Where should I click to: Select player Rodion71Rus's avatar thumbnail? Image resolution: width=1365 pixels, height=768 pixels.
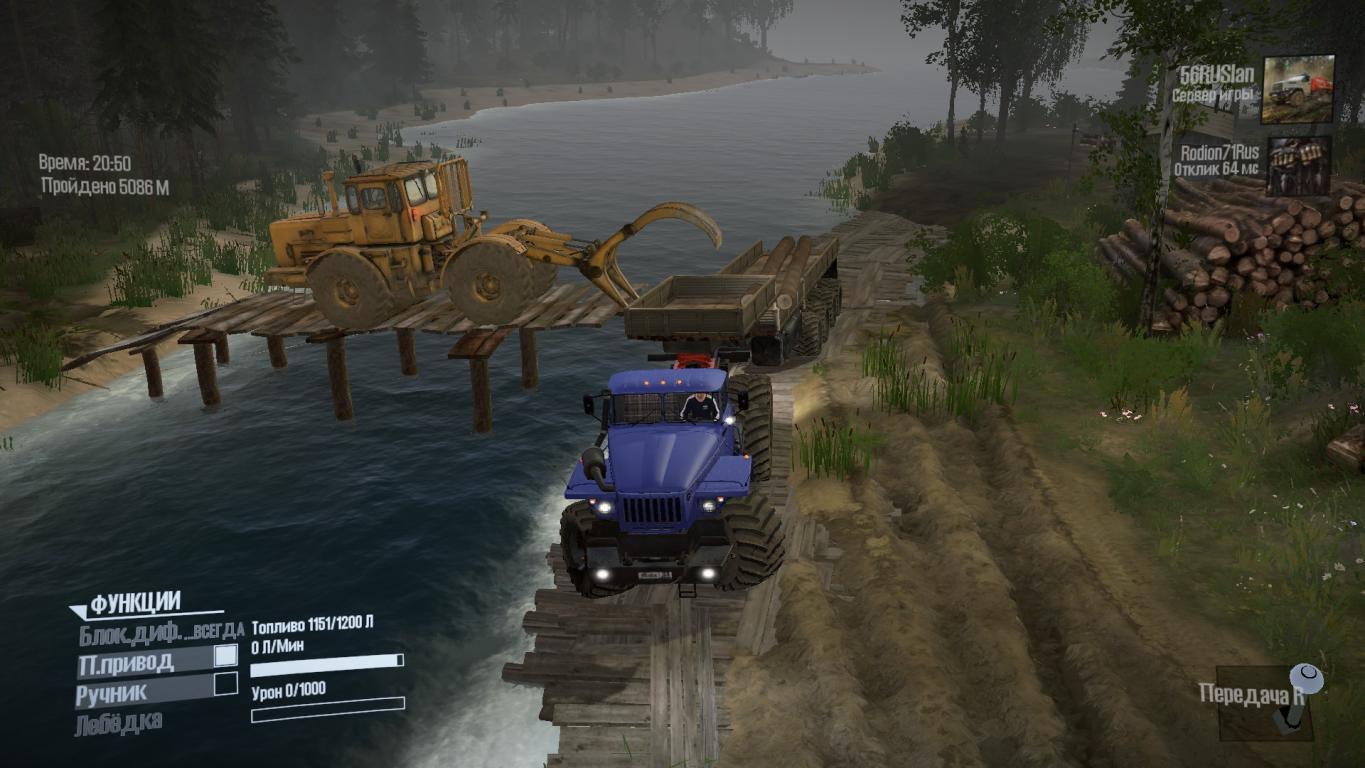coord(1298,165)
